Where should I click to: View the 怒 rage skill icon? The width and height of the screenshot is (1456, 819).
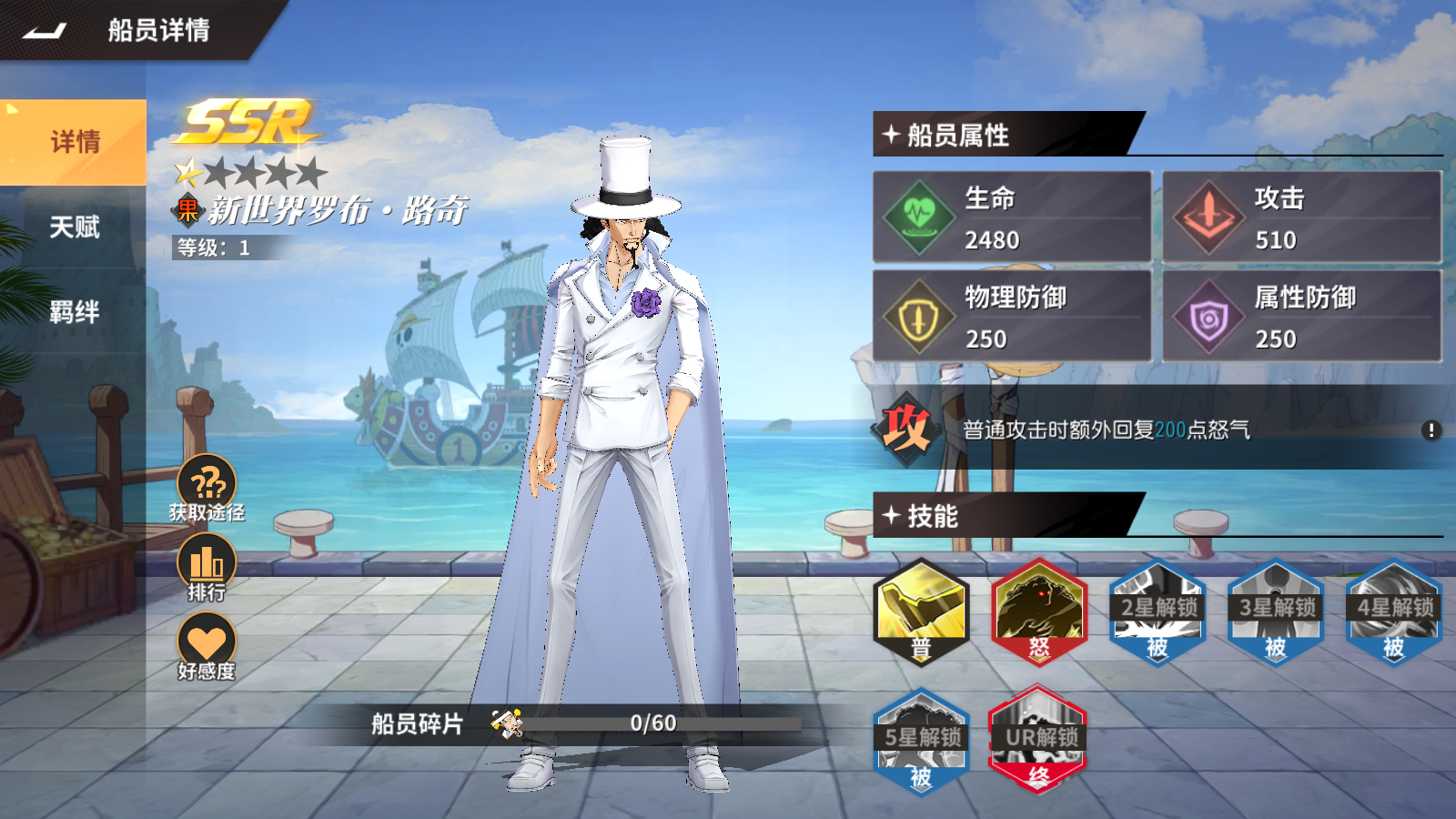(1039, 612)
